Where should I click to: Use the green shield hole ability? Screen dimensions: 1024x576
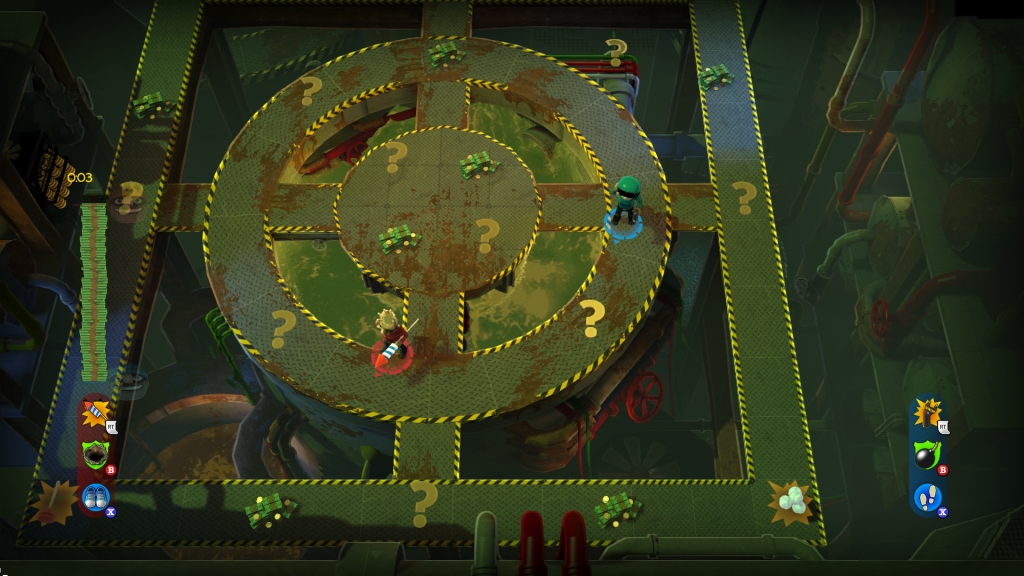96,454
